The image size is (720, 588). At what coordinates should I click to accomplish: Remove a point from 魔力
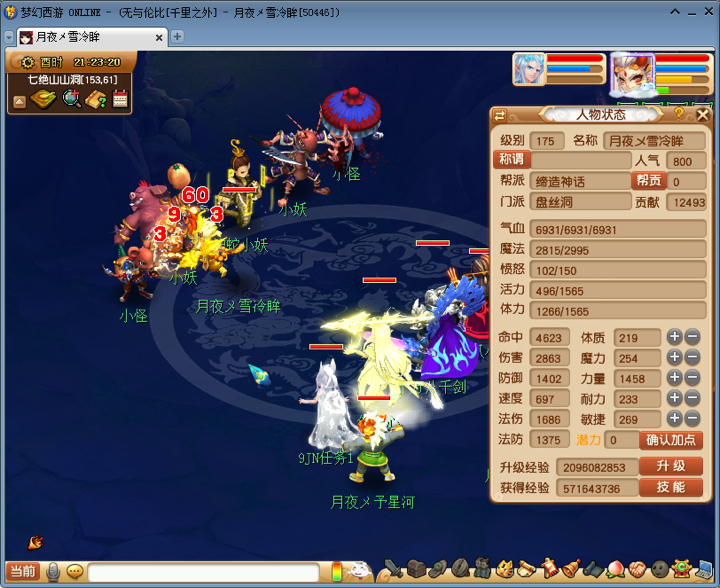coord(692,358)
